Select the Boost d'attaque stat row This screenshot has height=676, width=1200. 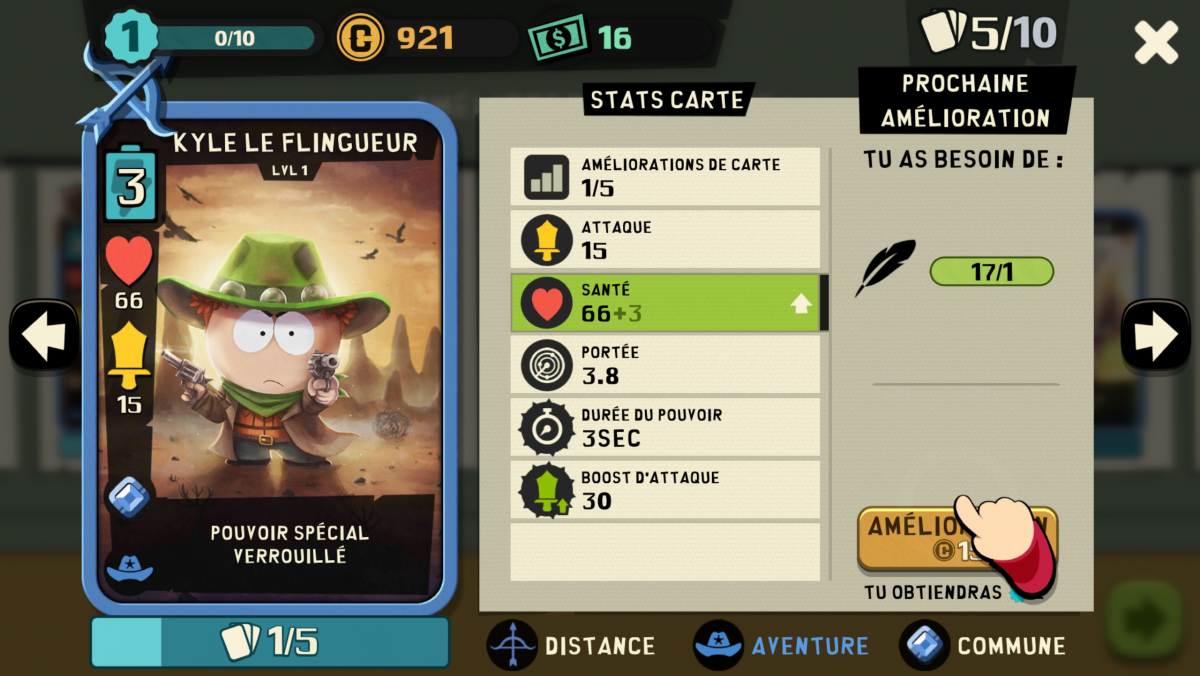(665, 490)
